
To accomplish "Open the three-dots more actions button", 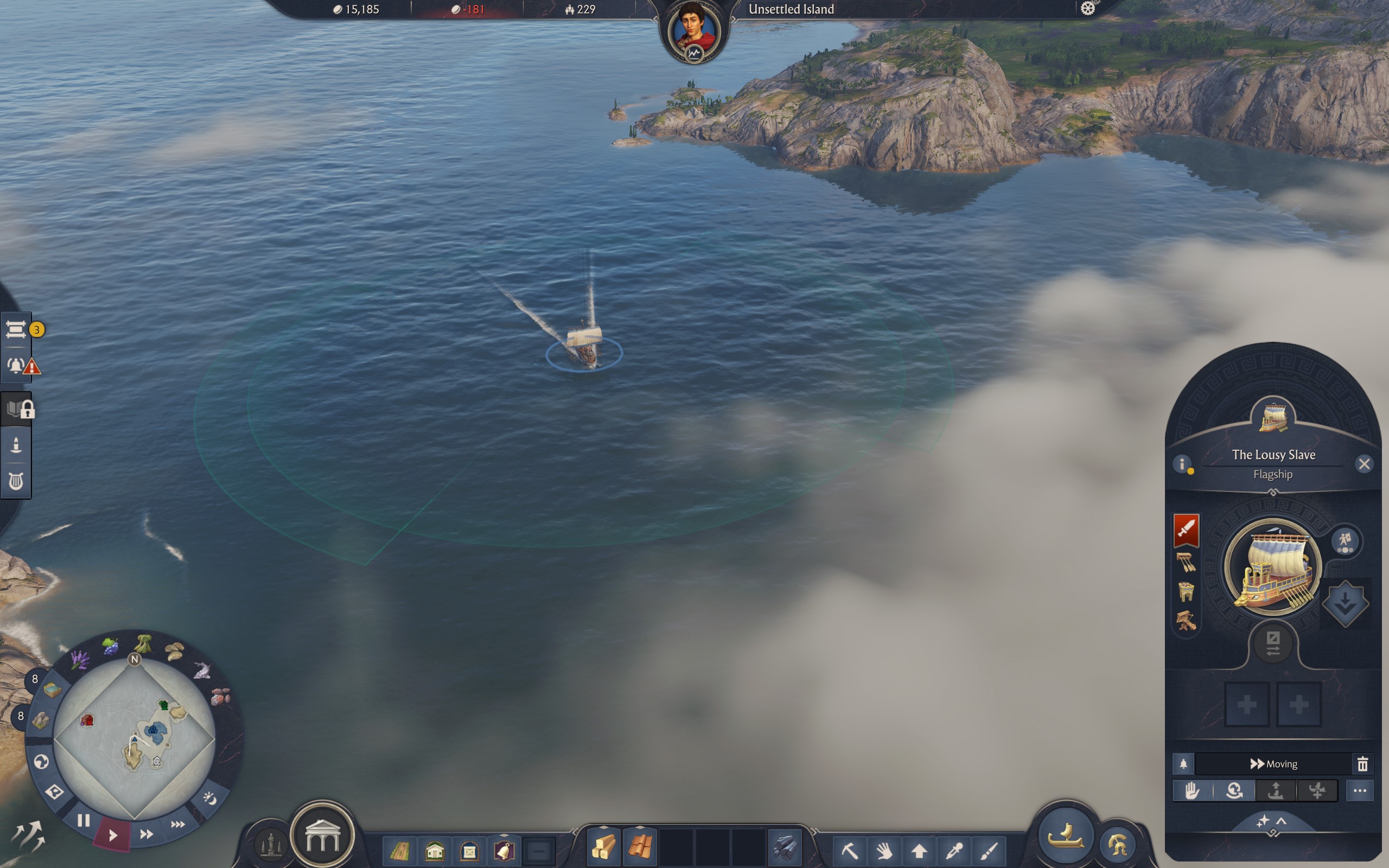I will [x=1359, y=790].
